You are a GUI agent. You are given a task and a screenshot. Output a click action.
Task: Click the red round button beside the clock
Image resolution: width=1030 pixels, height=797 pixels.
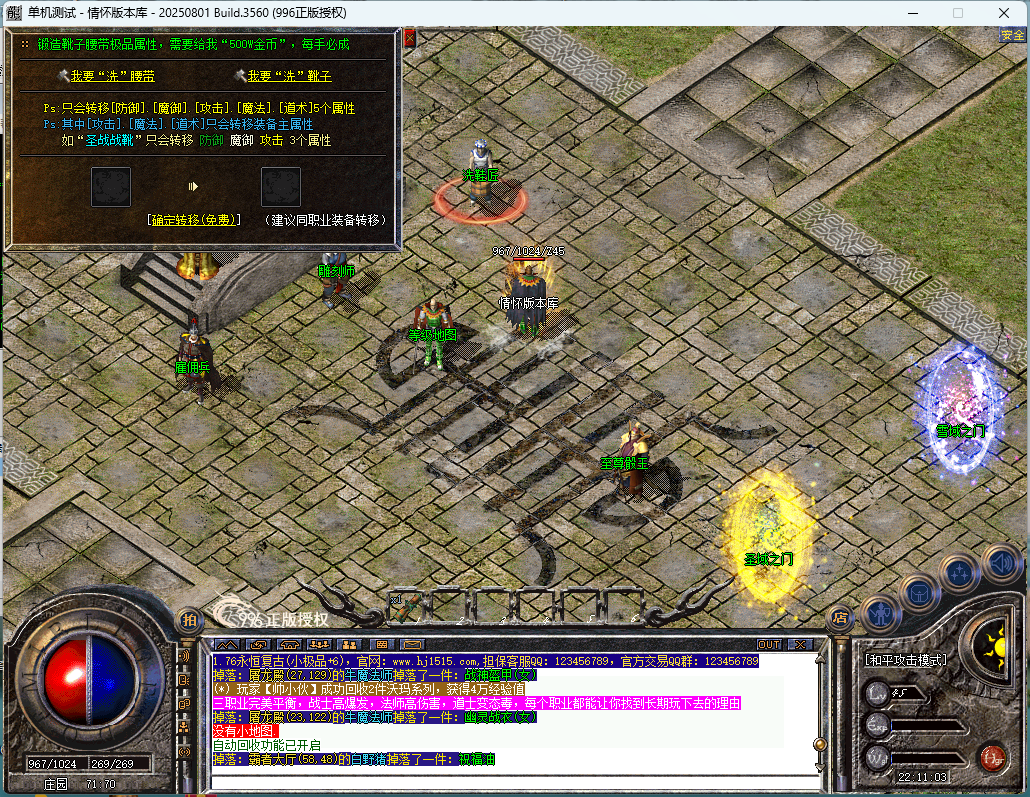(992, 757)
